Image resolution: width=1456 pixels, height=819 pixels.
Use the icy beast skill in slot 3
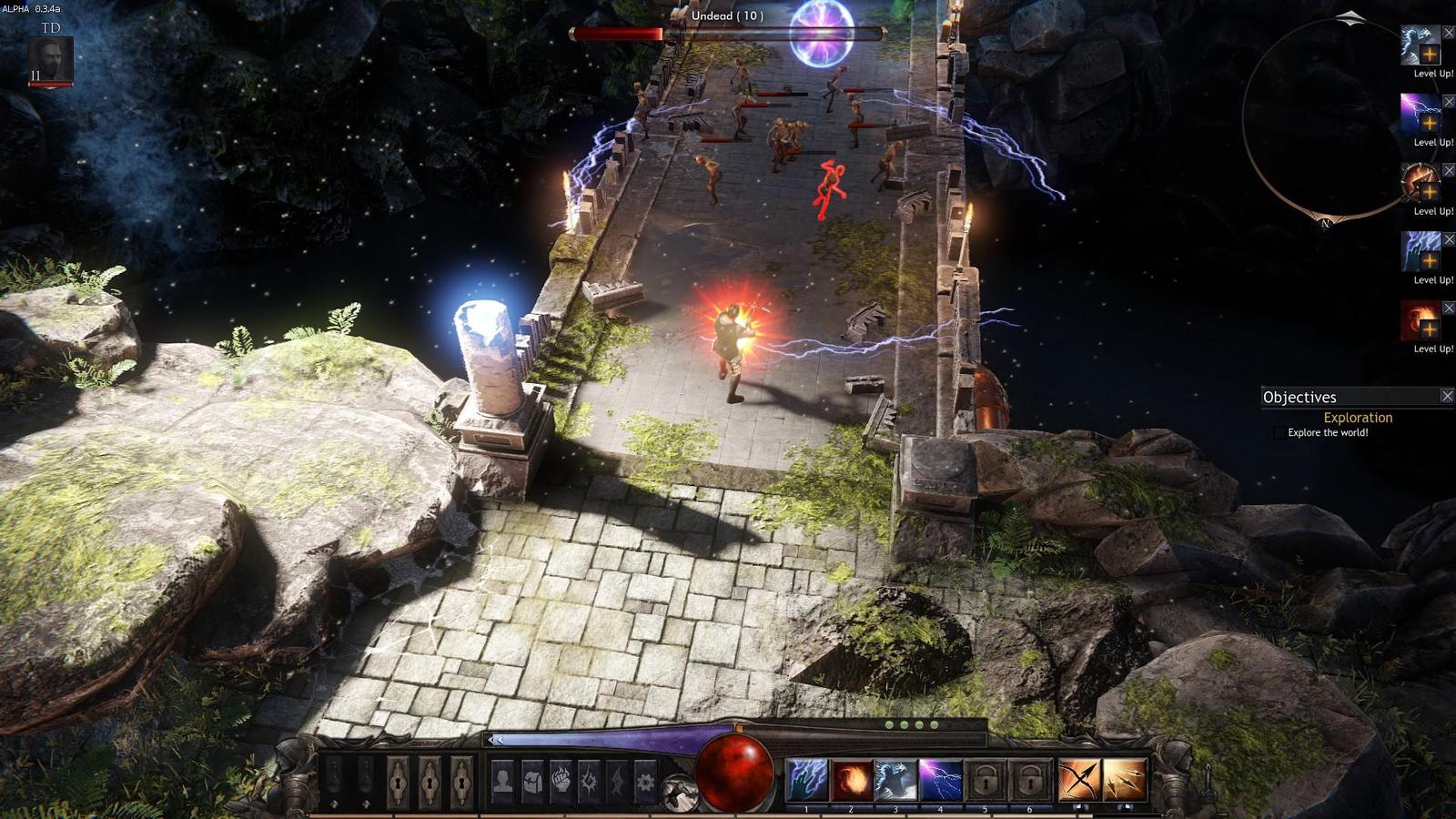pyautogui.click(x=895, y=781)
